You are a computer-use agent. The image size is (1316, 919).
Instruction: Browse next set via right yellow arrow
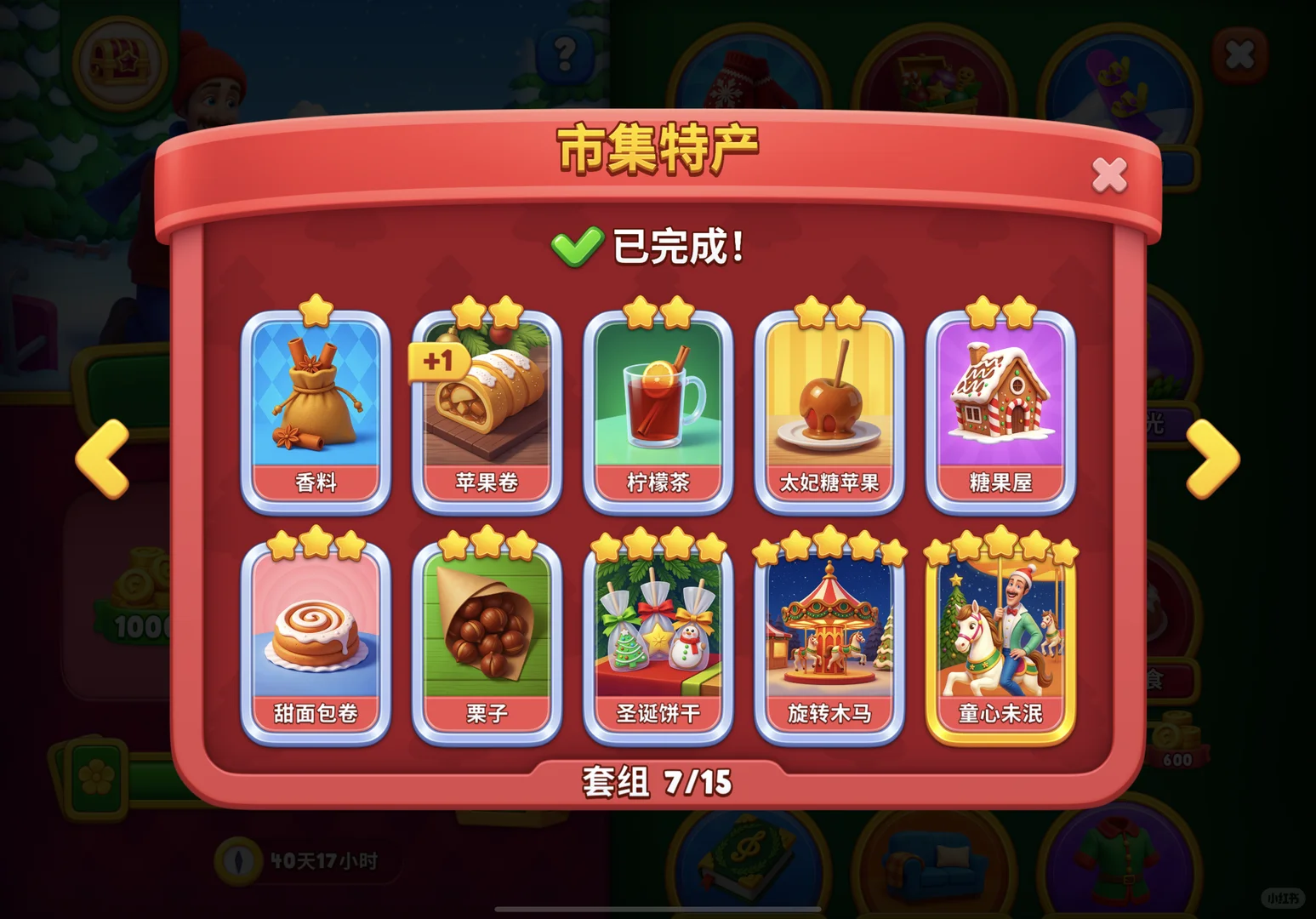(x=1212, y=458)
